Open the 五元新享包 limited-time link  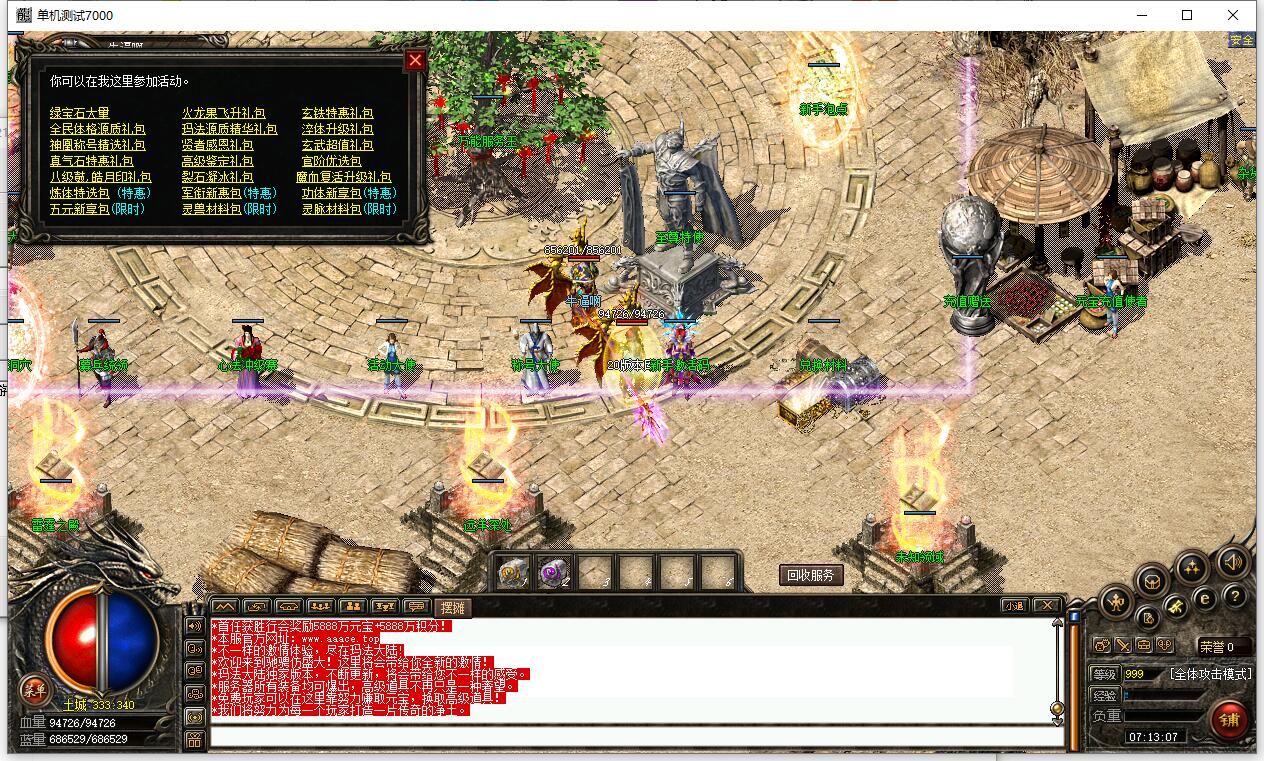[97, 209]
